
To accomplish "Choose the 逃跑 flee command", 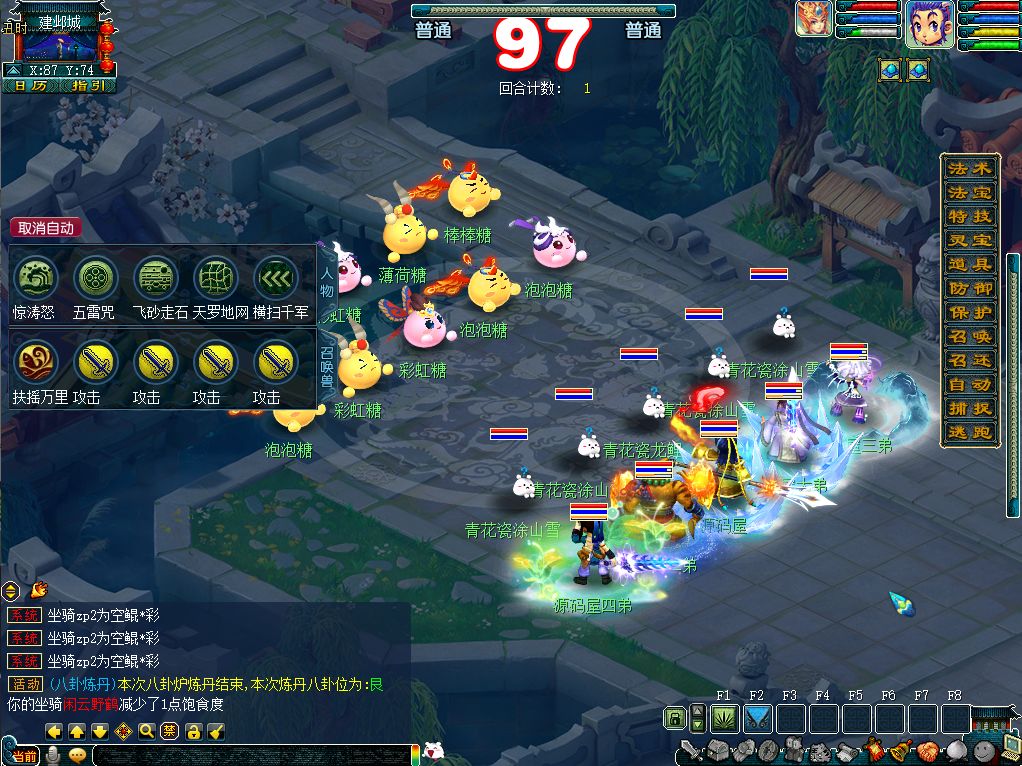I will (969, 432).
